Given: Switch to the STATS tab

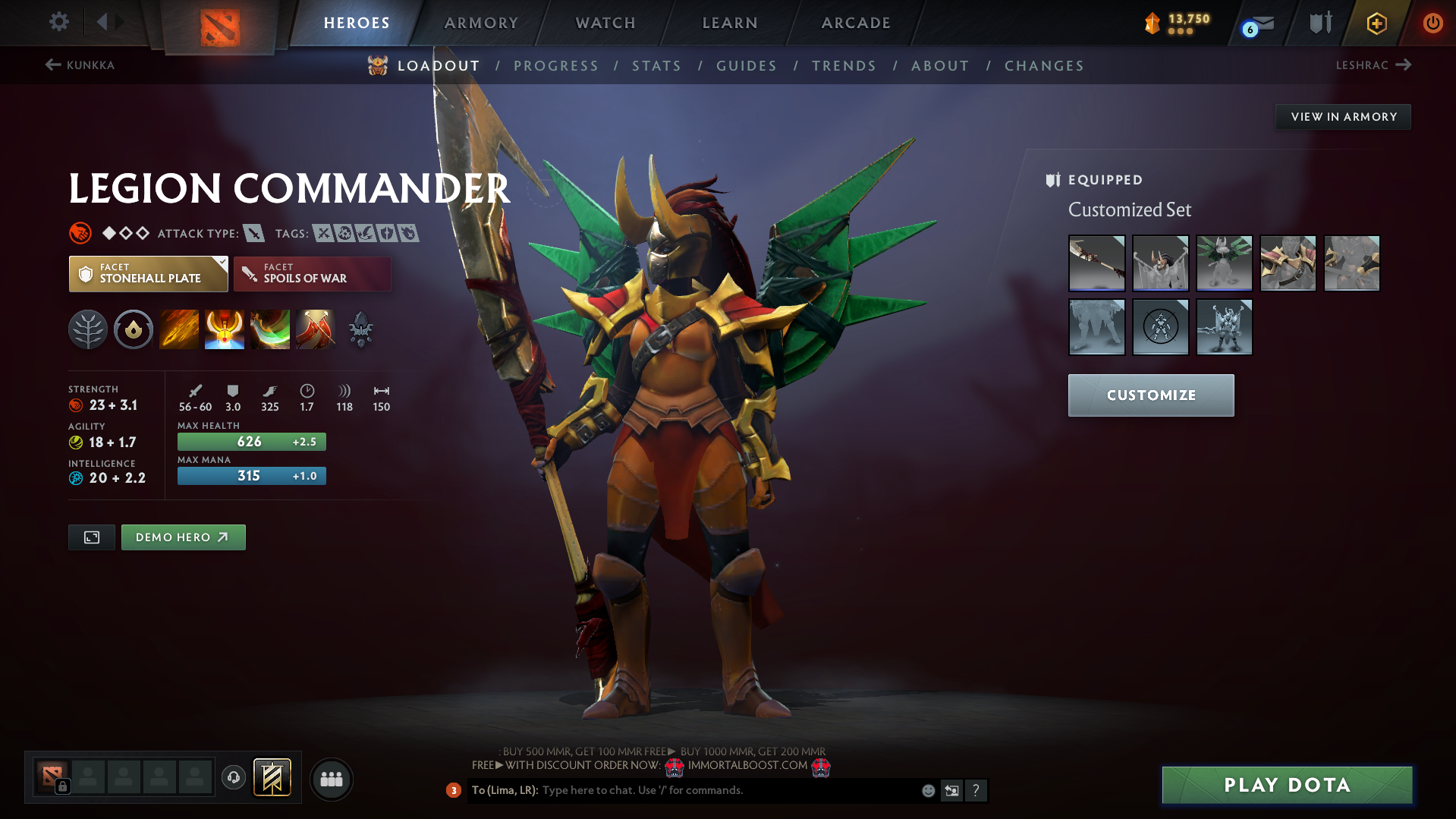Looking at the screenshot, I should click(x=656, y=66).
